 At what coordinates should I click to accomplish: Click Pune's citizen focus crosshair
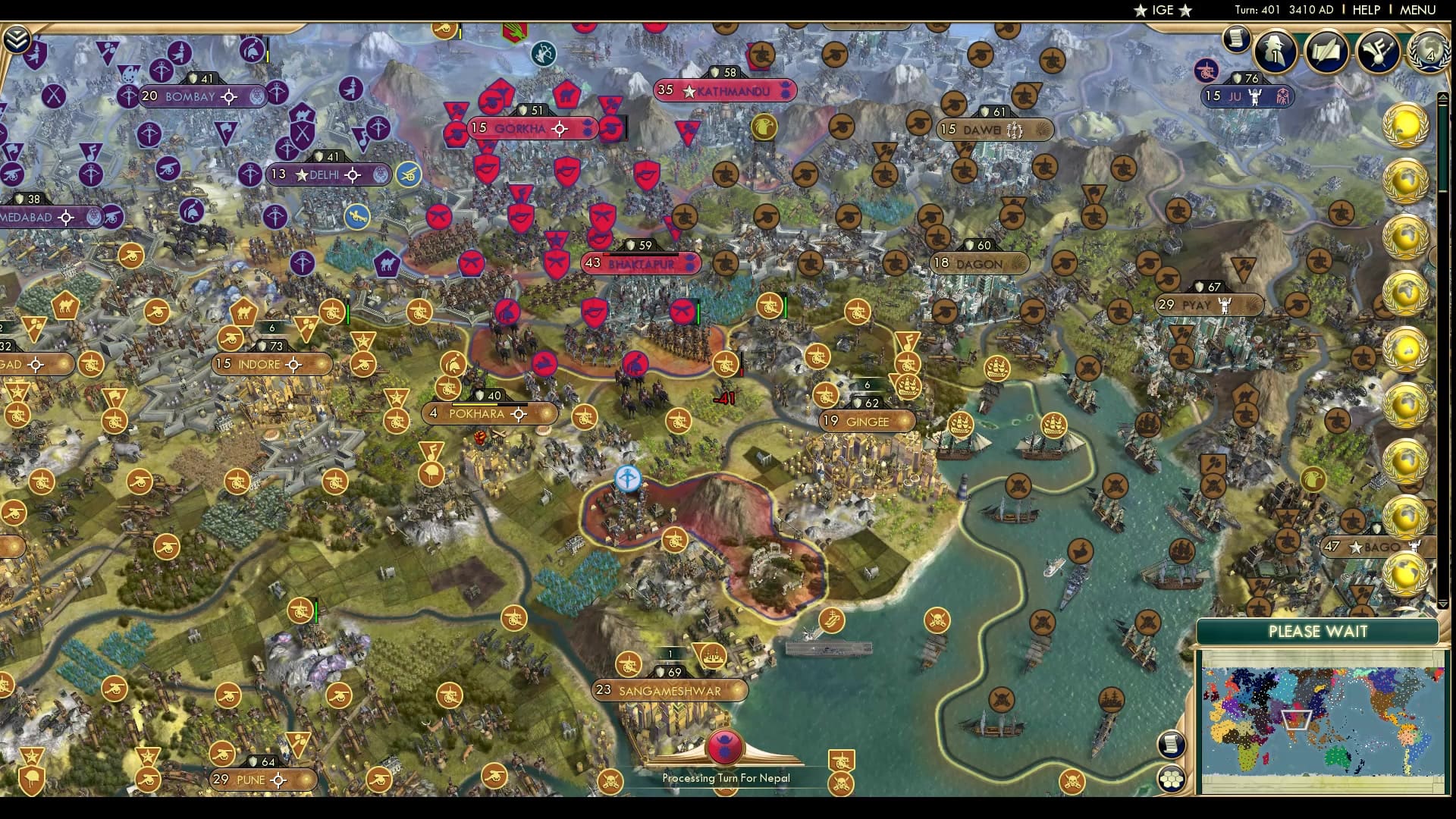coord(280,779)
